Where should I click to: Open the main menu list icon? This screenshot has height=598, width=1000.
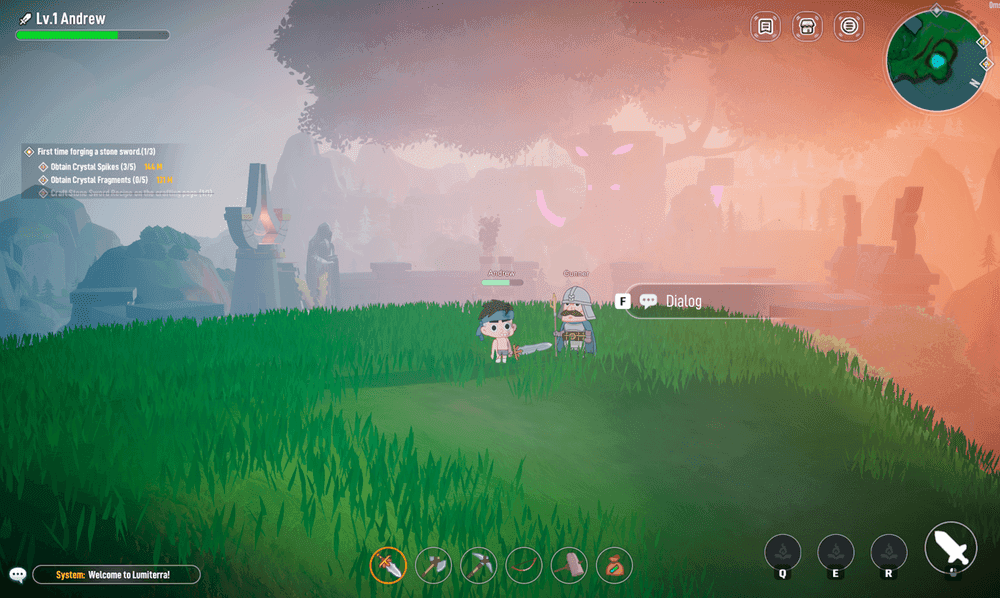click(x=849, y=27)
